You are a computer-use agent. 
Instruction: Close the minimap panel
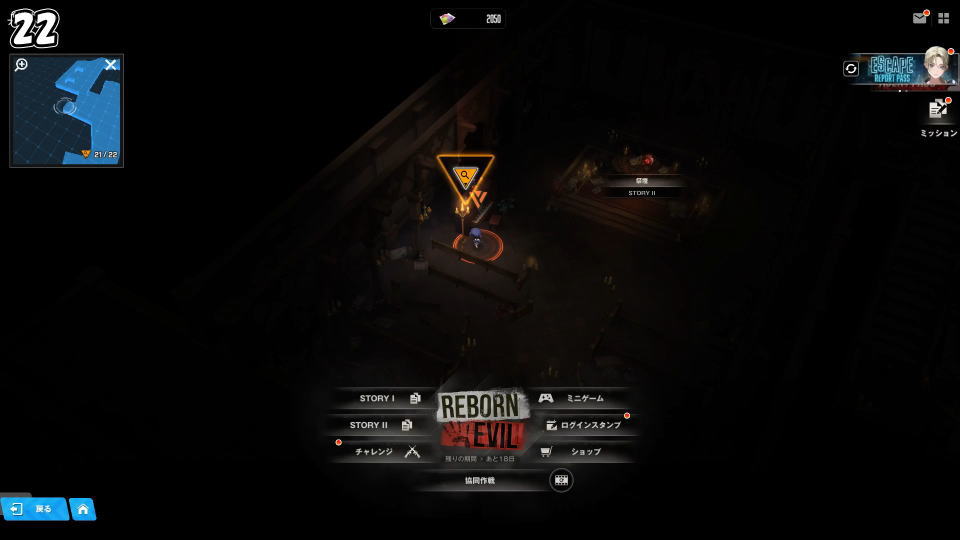coord(111,65)
